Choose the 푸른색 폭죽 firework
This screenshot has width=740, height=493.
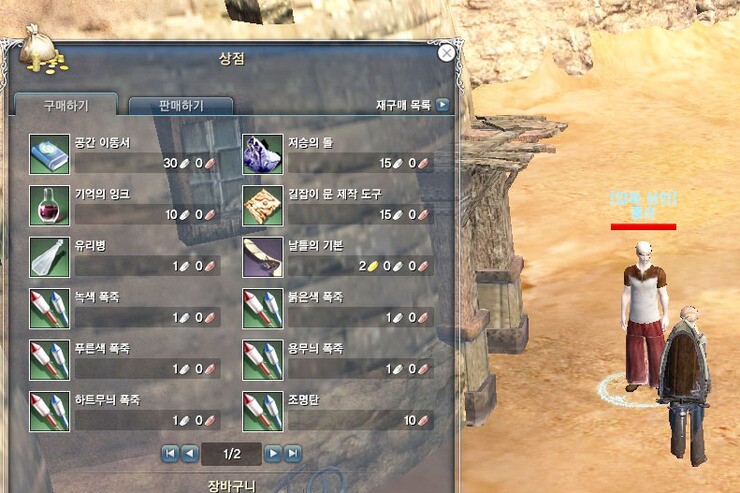[x=48, y=360]
